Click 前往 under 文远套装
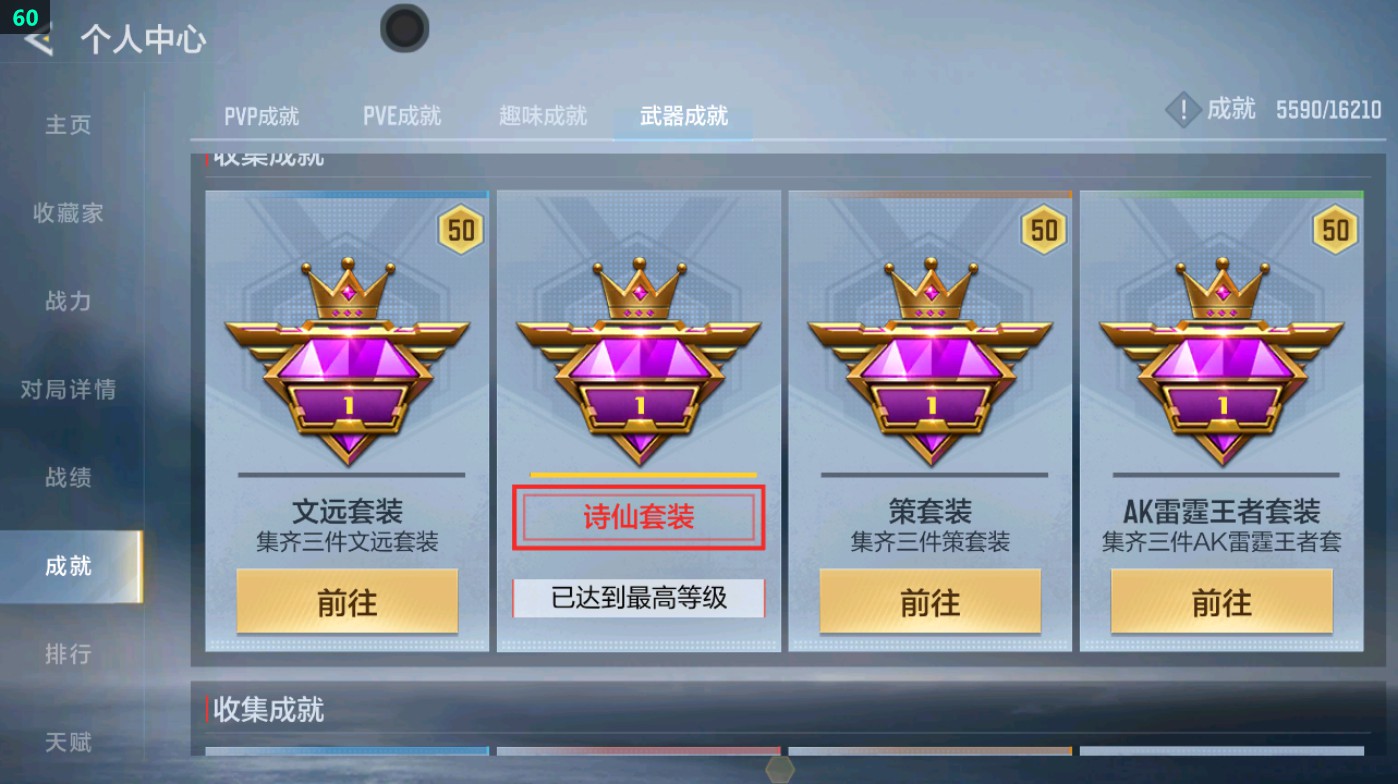The width and height of the screenshot is (1398, 784). click(347, 603)
